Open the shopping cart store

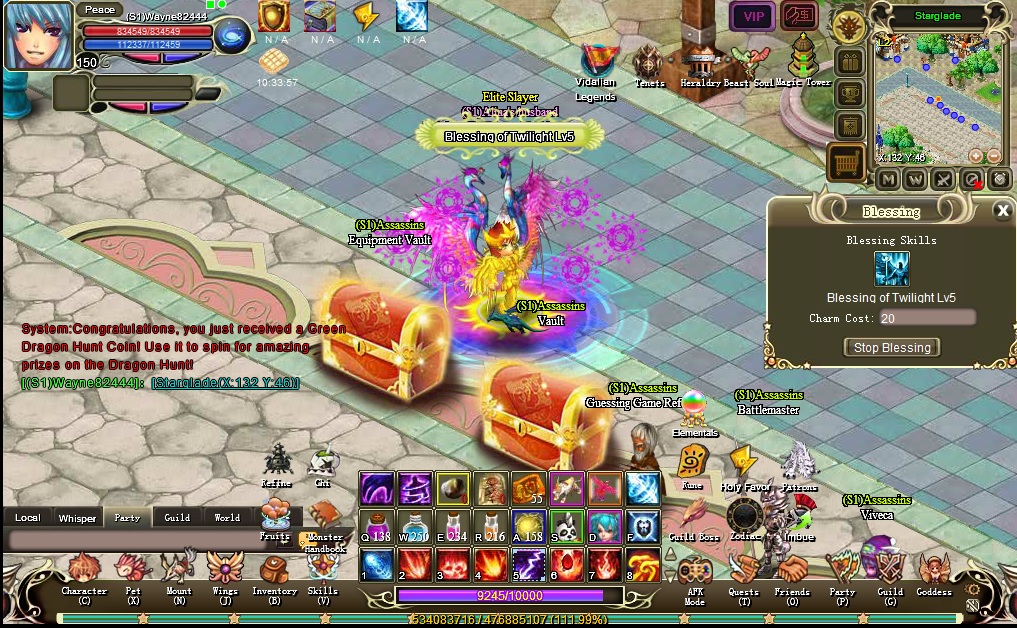(x=846, y=162)
